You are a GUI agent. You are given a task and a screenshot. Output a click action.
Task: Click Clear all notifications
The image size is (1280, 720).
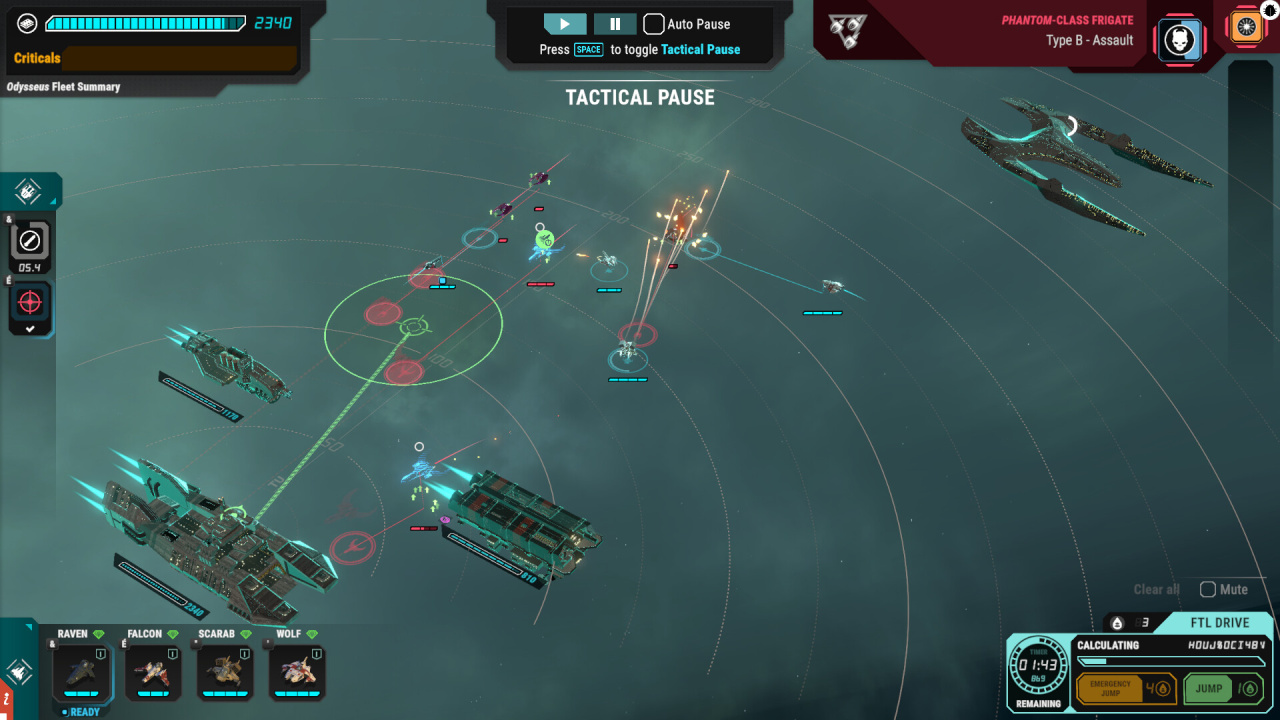1156,590
